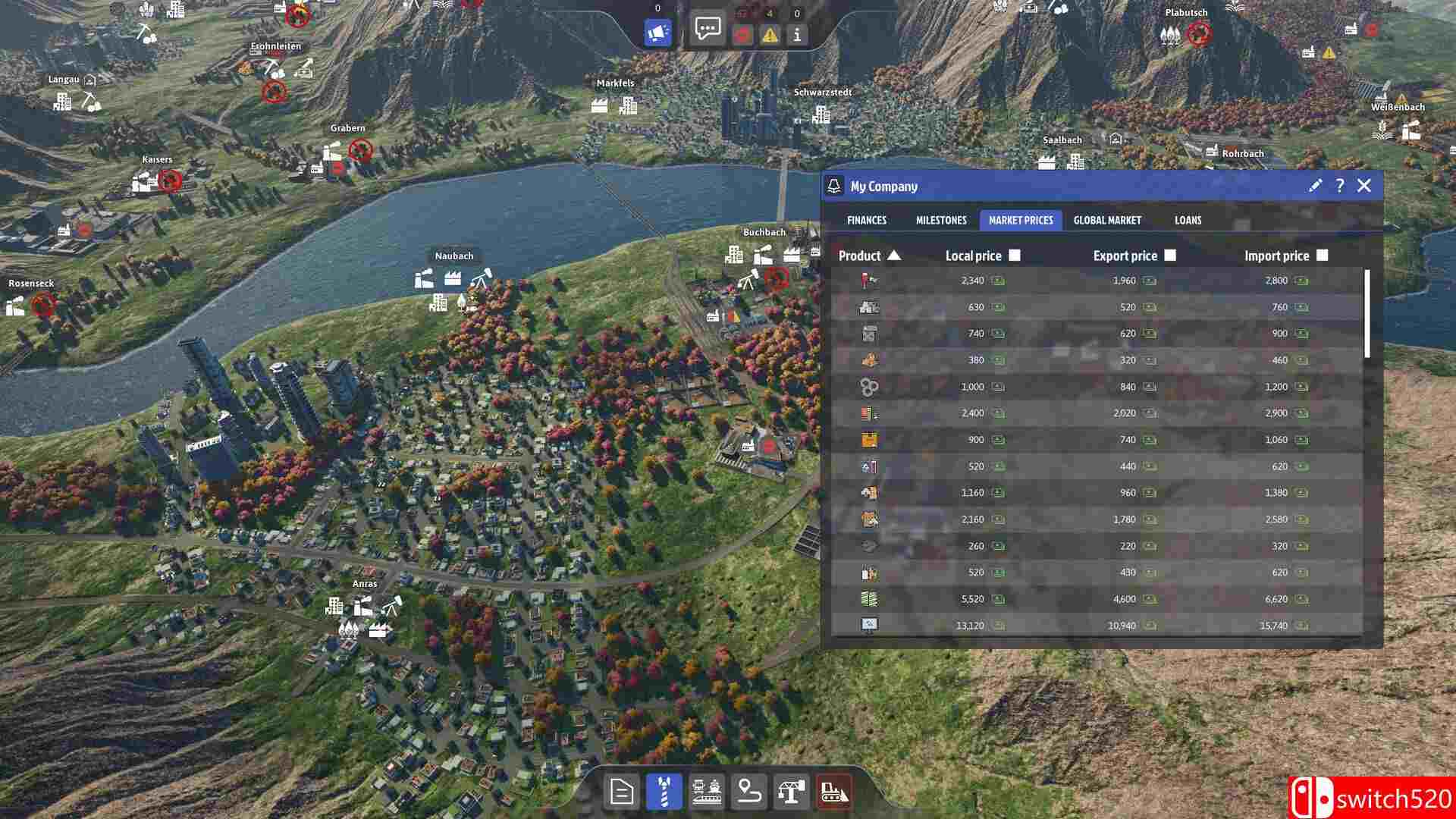The height and width of the screenshot is (819, 1456).
Task: Click the info icon in the top bar
Action: (795, 35)
